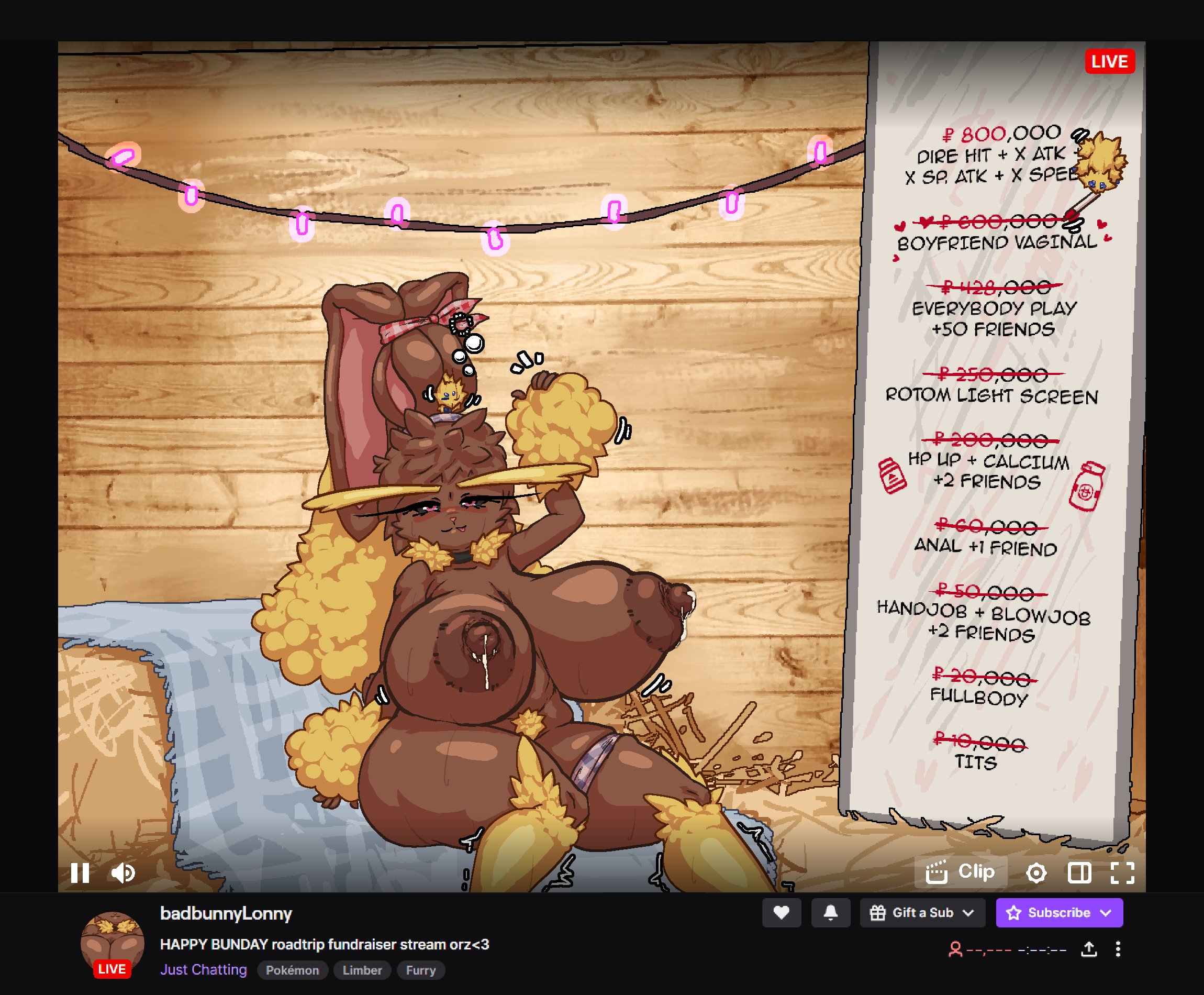
Task: Pause the live stream
Action: tap(80, 873)
